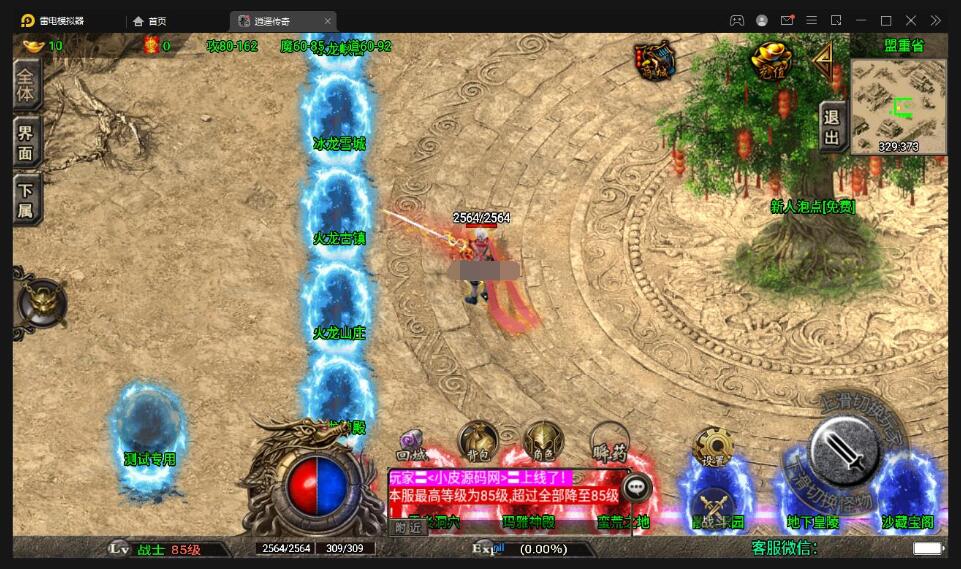The height and width of the screenshot is (569, 961).
Task: Switch to the 首页 home tab in the emulator
Action: pos(150,21)
